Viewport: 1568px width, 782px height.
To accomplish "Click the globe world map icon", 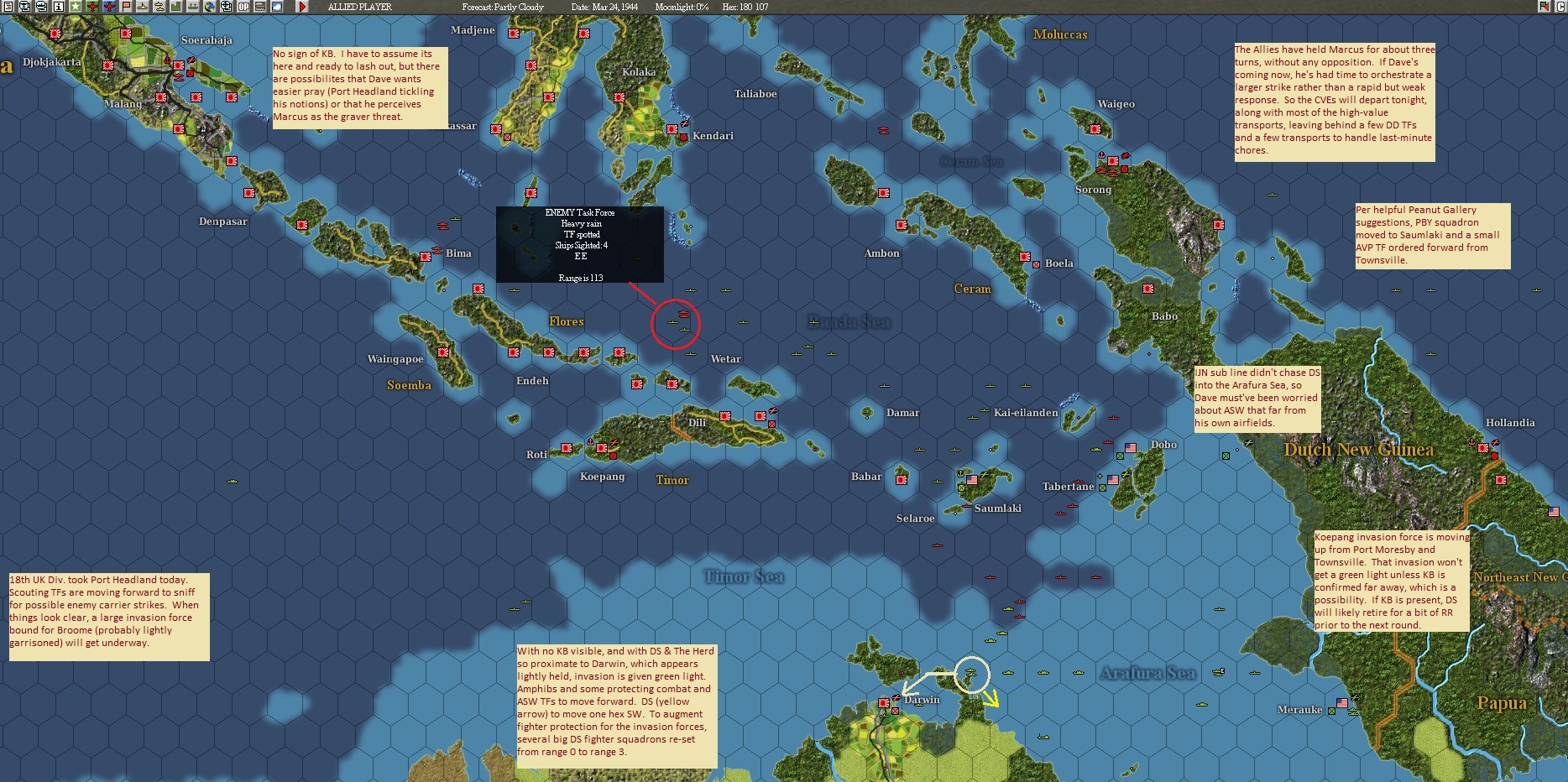I will [x=211, y=8].
